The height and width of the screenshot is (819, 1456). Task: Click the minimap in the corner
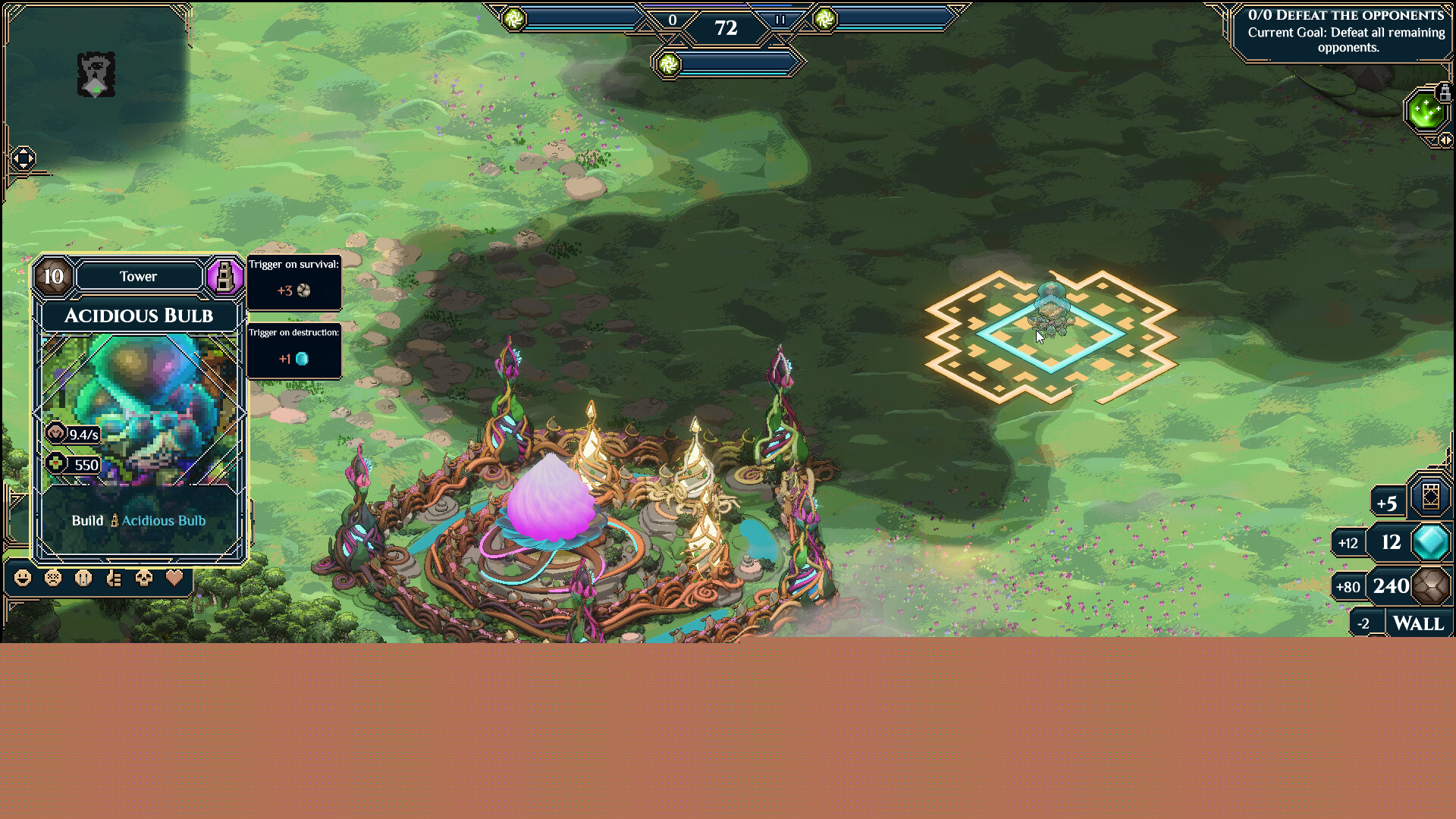pos(96,74)
